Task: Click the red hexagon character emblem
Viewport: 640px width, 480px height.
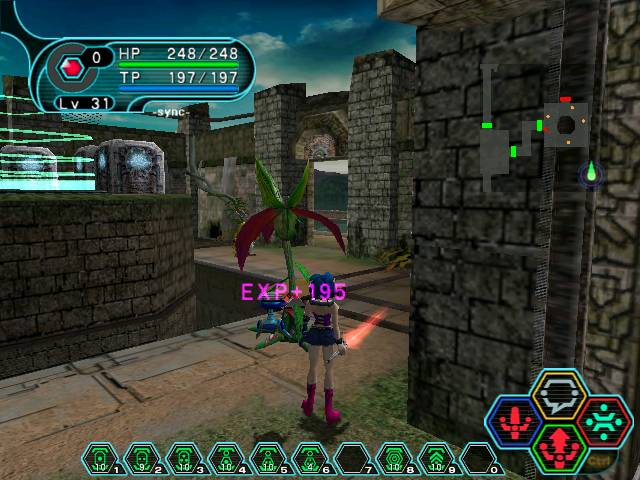Action: point(72,69)
